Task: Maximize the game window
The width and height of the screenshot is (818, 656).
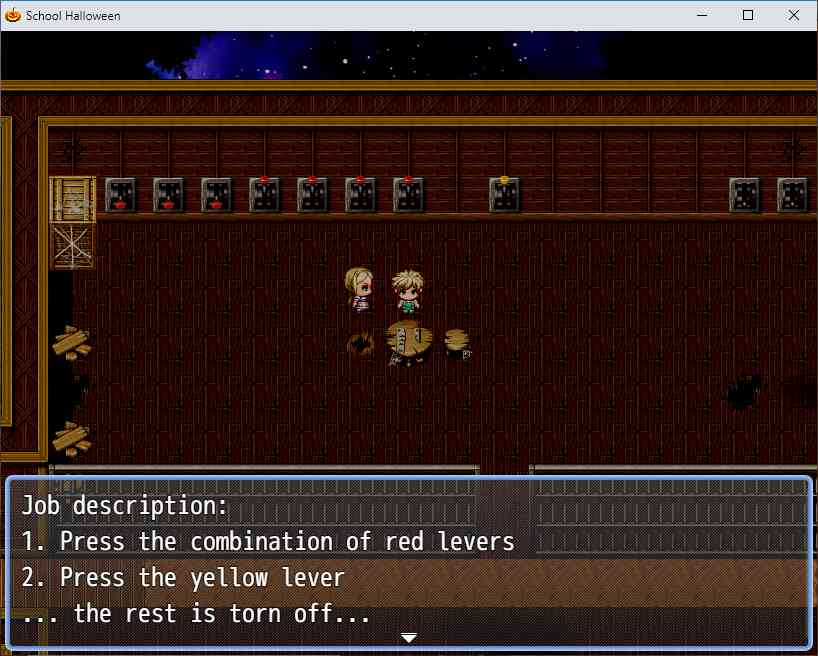Action: pos(748,15)
